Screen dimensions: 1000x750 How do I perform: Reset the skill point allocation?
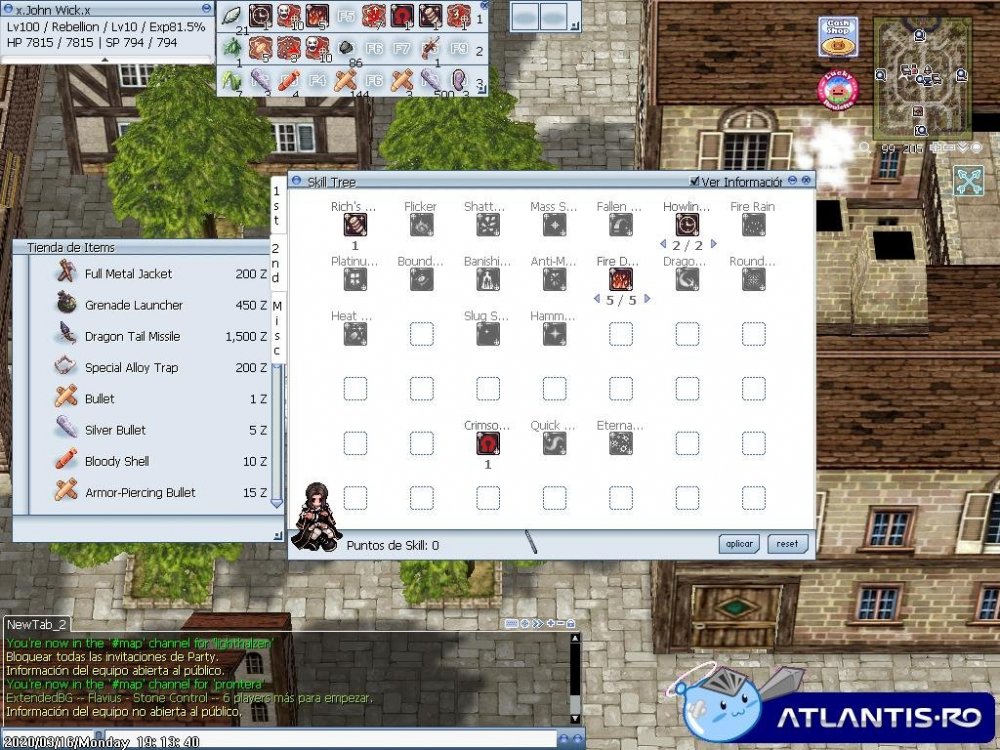(787, 544)
